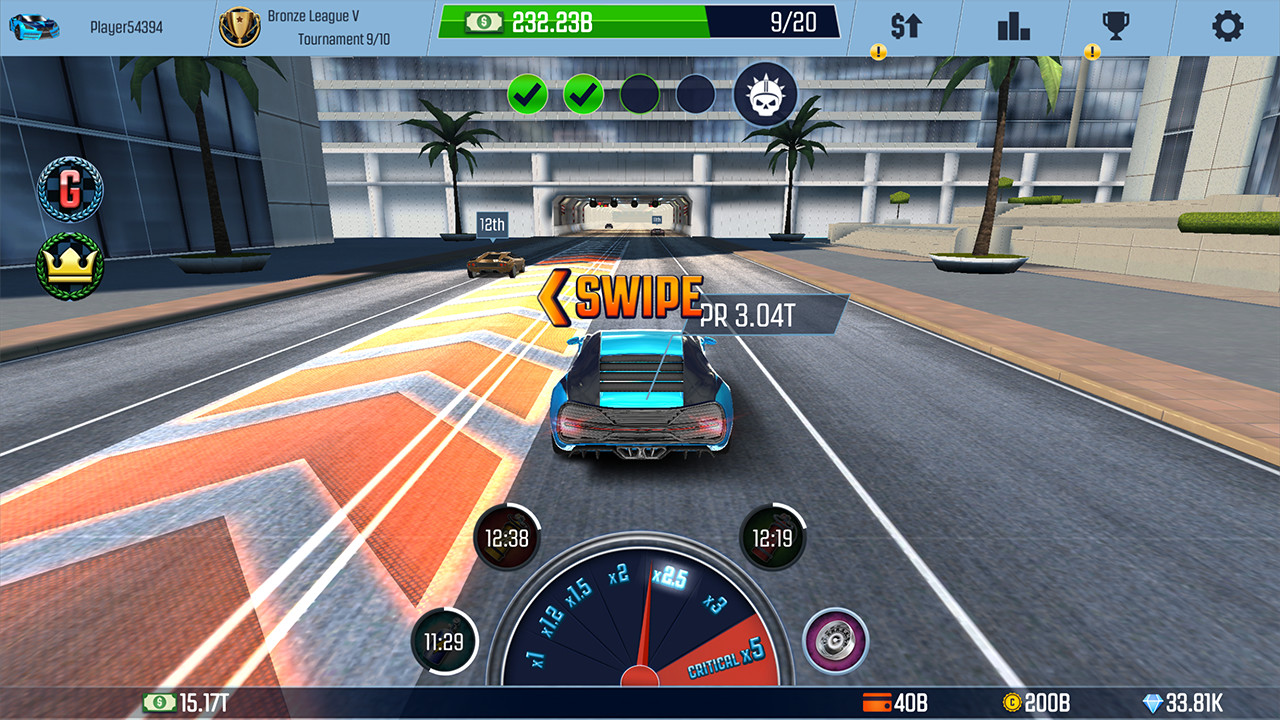The height and width of the screenshot is (720, 1280).
Task: Tap the third empty objective circle
Action: [640, 95]
